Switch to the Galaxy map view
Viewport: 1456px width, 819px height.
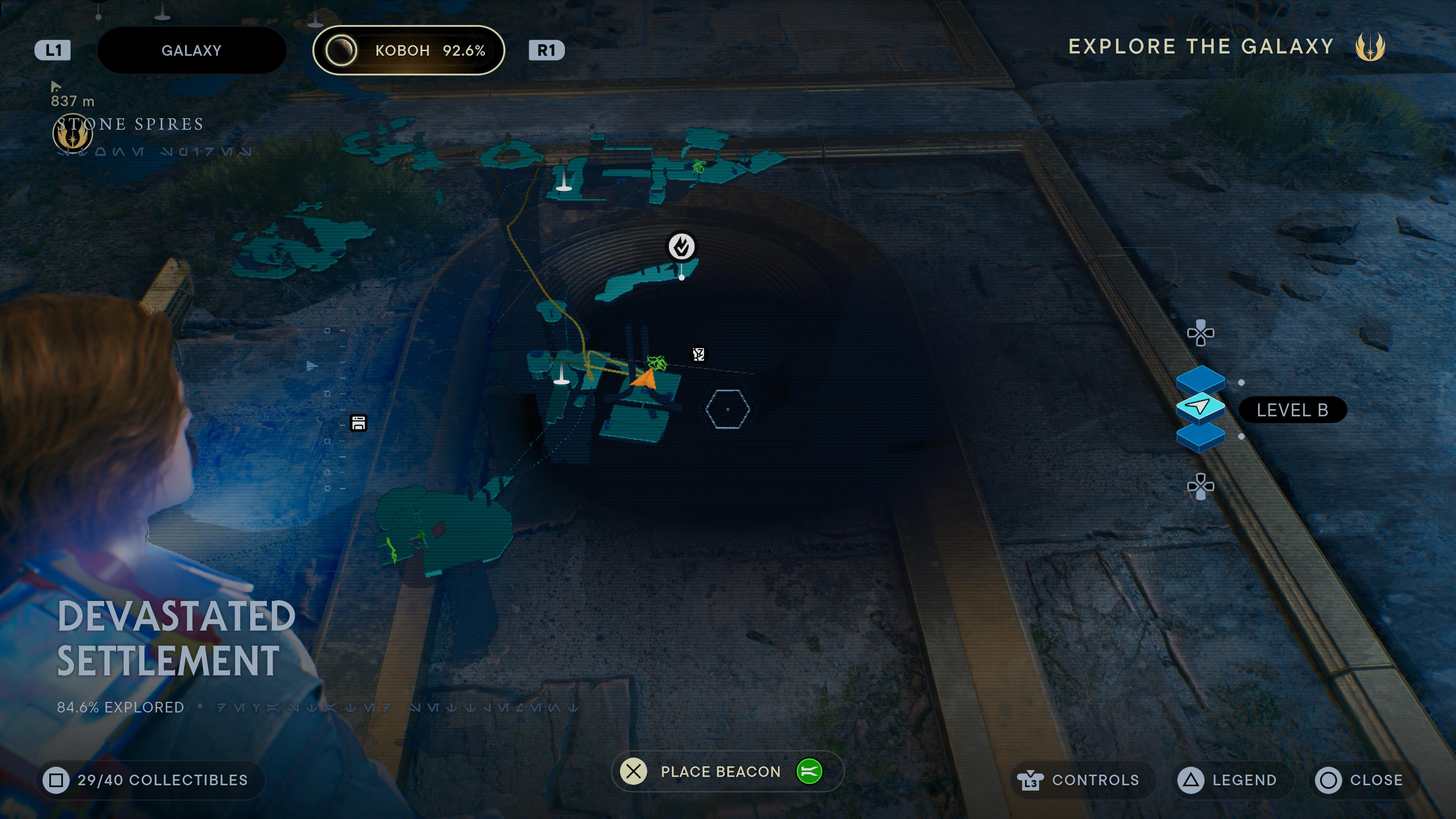click(x=191, y=50)
